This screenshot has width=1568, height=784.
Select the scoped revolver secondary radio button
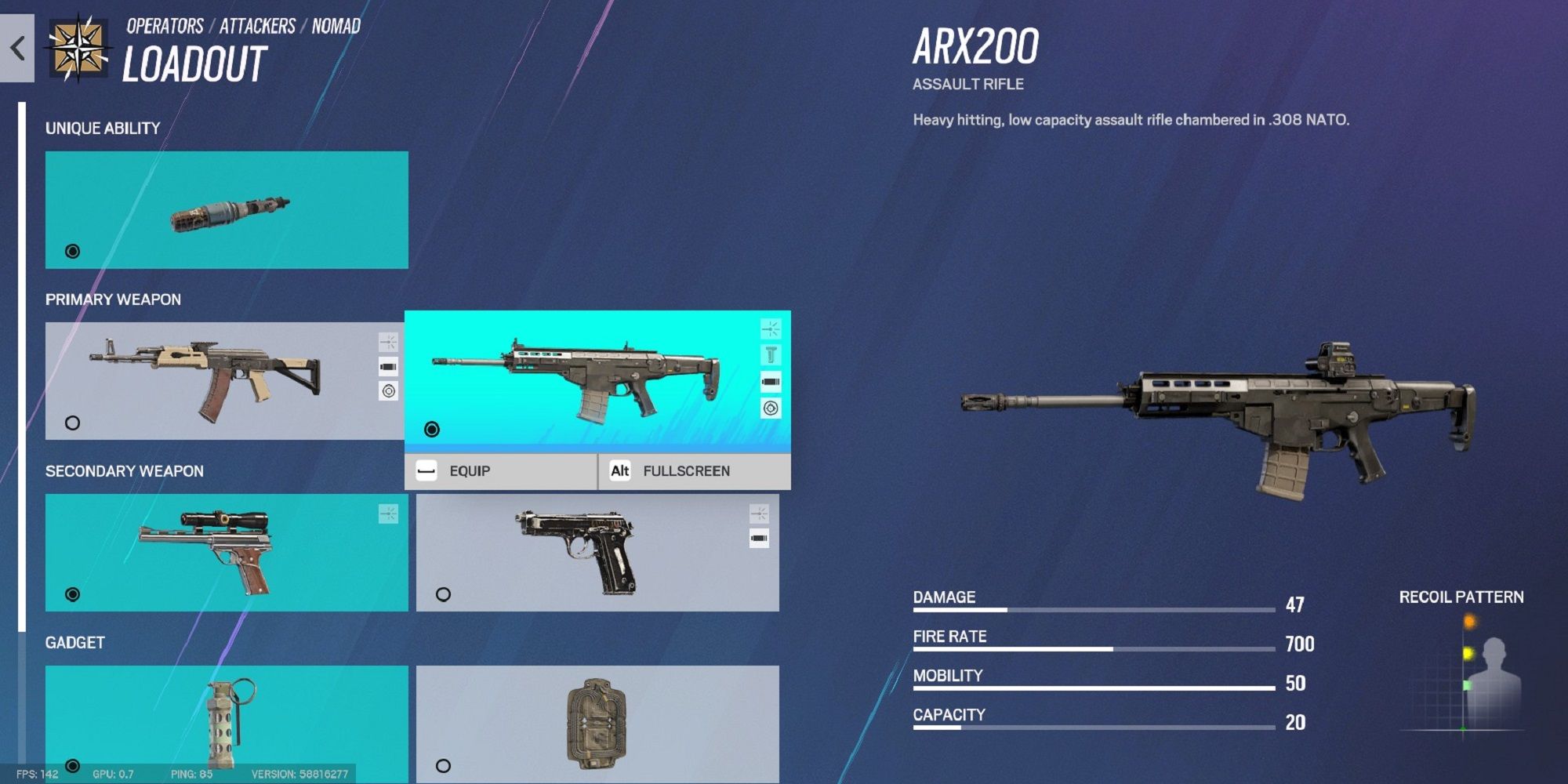point(72,593)
